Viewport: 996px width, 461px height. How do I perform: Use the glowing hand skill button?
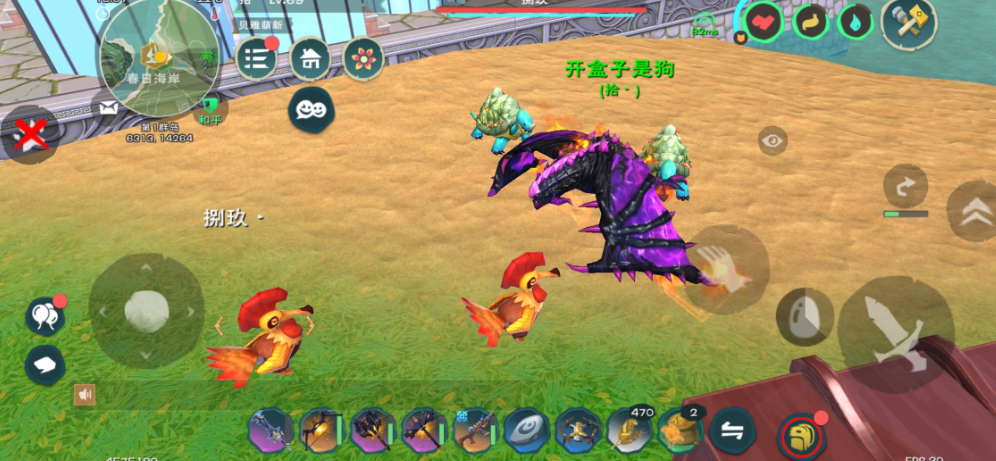(x=726, y=269)
